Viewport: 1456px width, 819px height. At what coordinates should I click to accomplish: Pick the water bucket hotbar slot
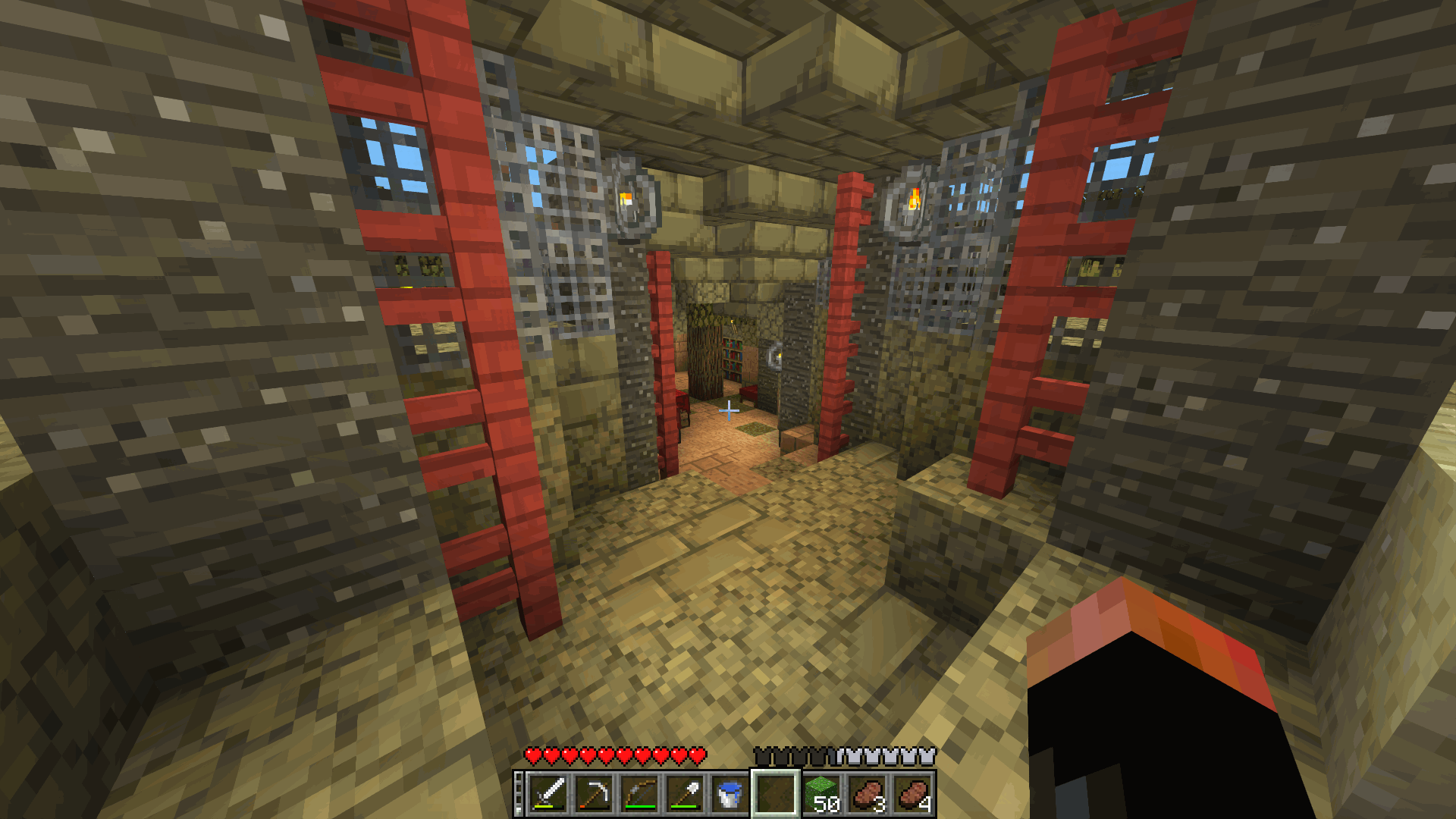(x=730, y=794)
